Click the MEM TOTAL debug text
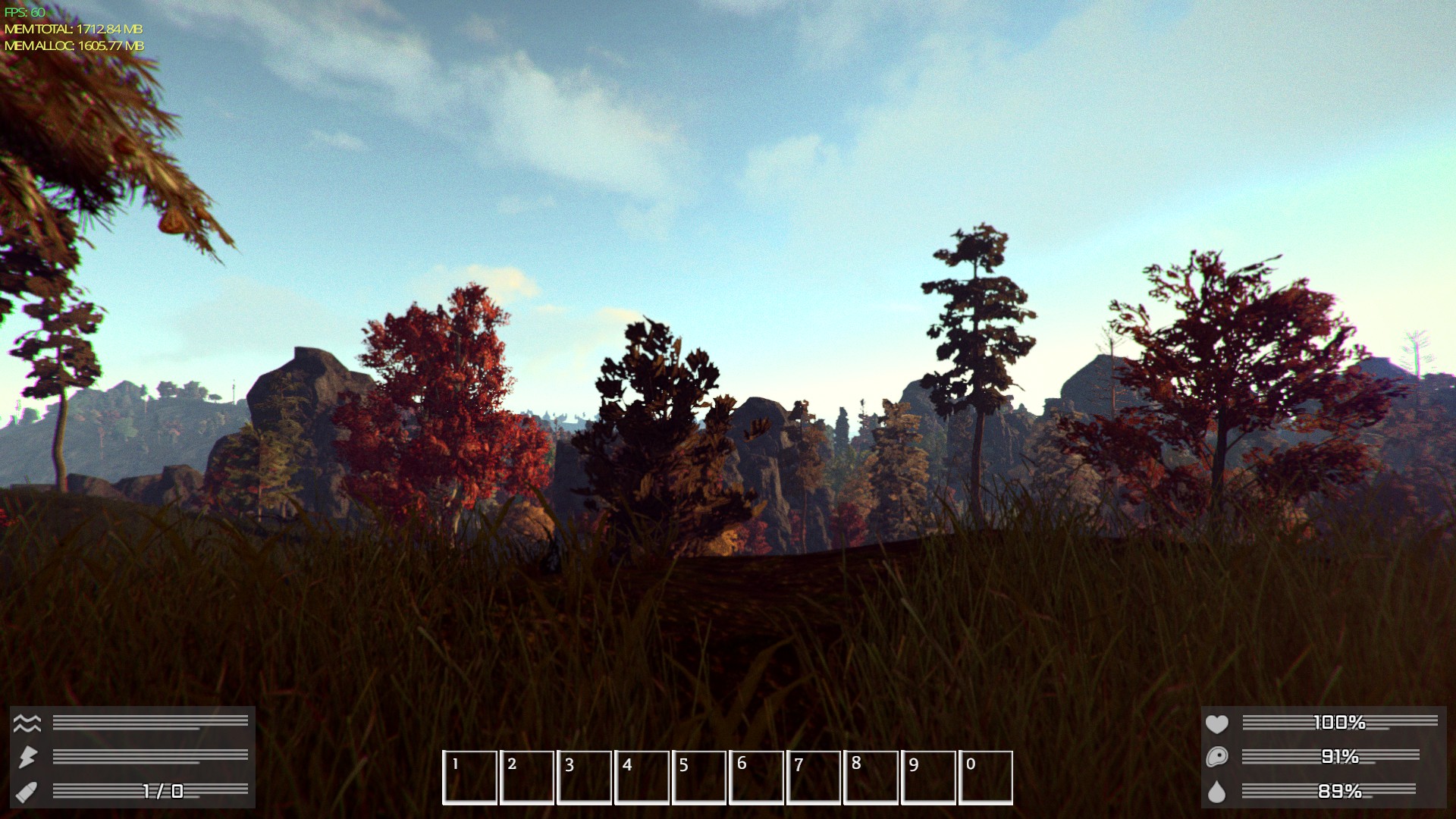This screenshot has height=819, width=1456. pyautogui.click(x=72, y=29)
